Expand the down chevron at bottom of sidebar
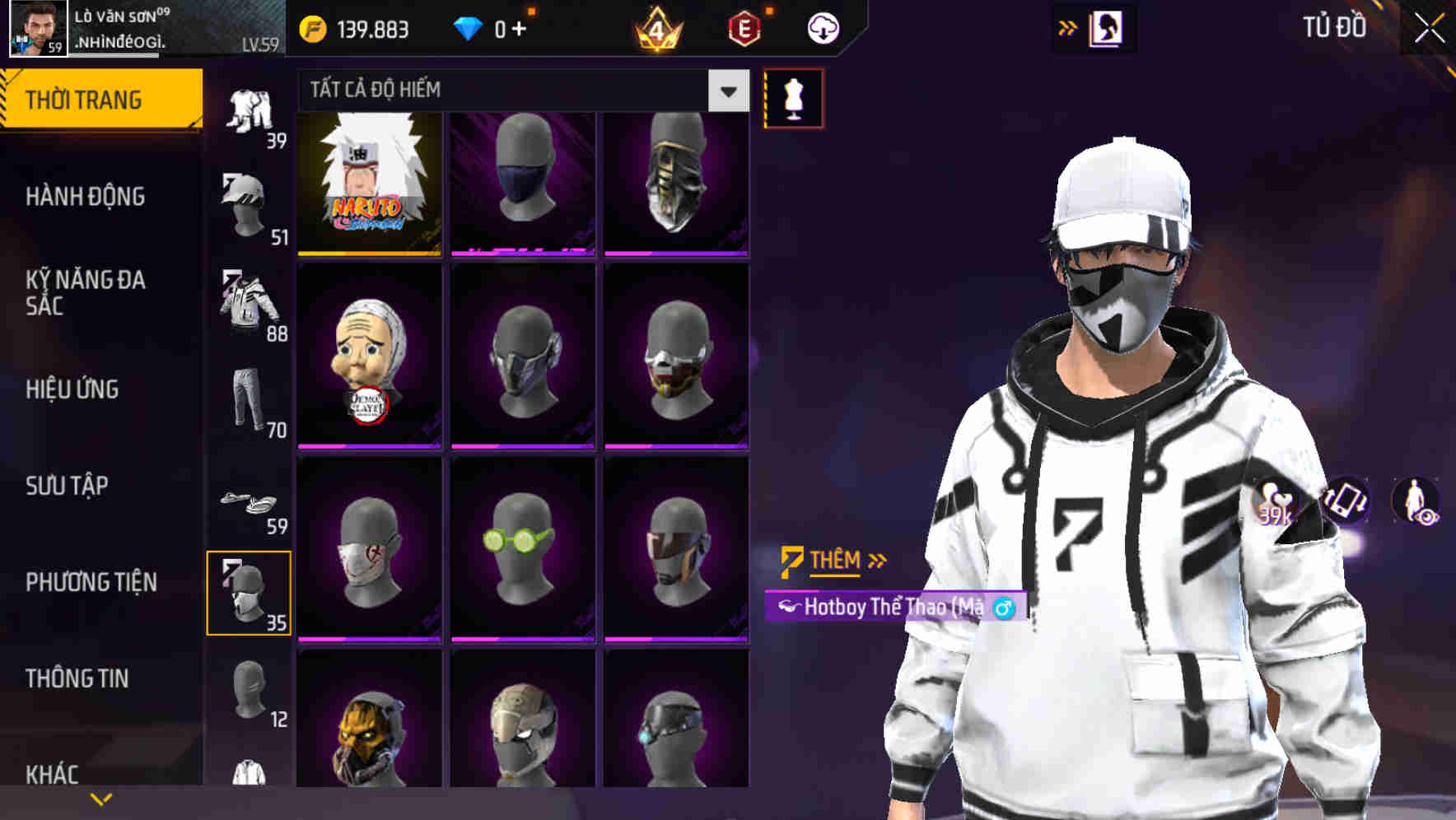This screenshot has width=1456, height=820. (x=99, y=799)
